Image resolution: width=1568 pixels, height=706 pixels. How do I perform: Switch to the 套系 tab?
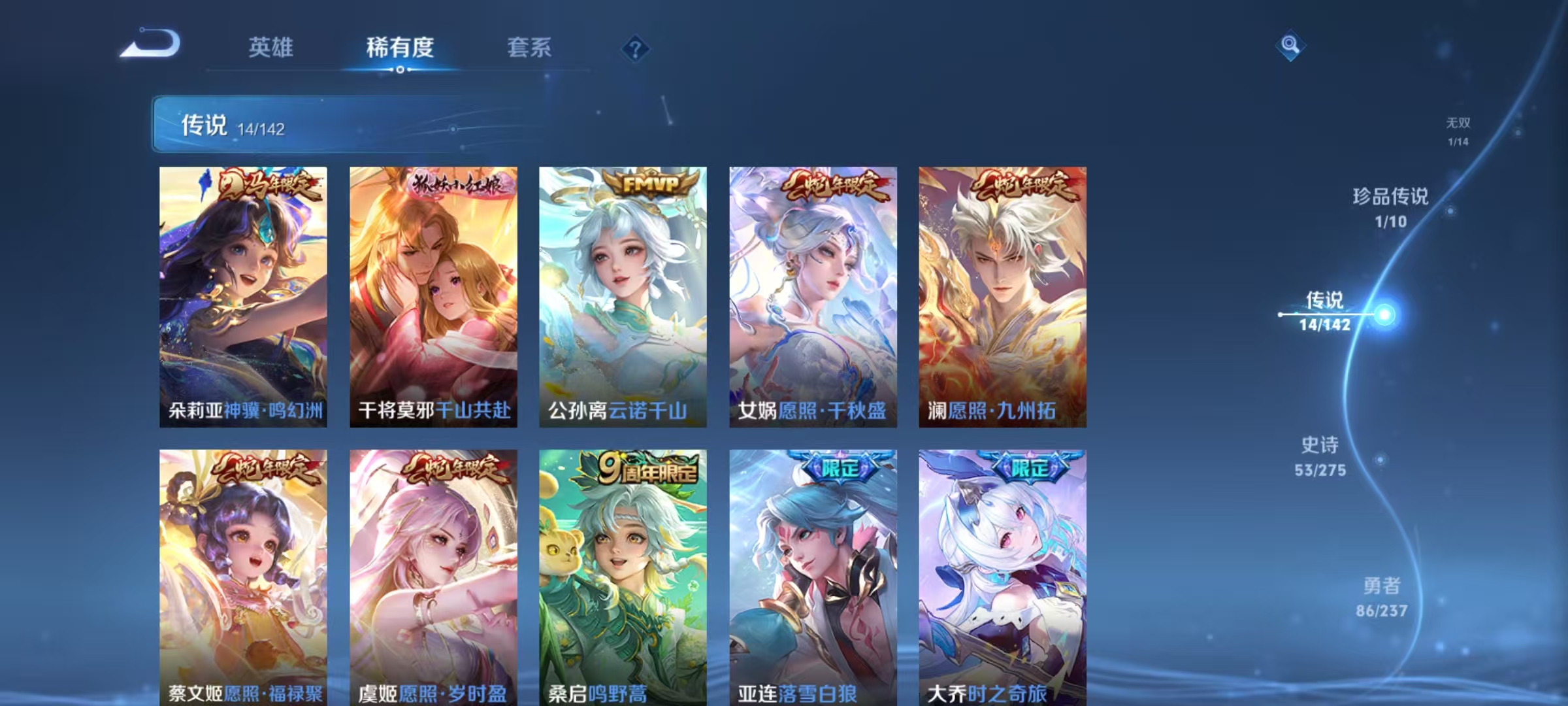pos(530,48)
